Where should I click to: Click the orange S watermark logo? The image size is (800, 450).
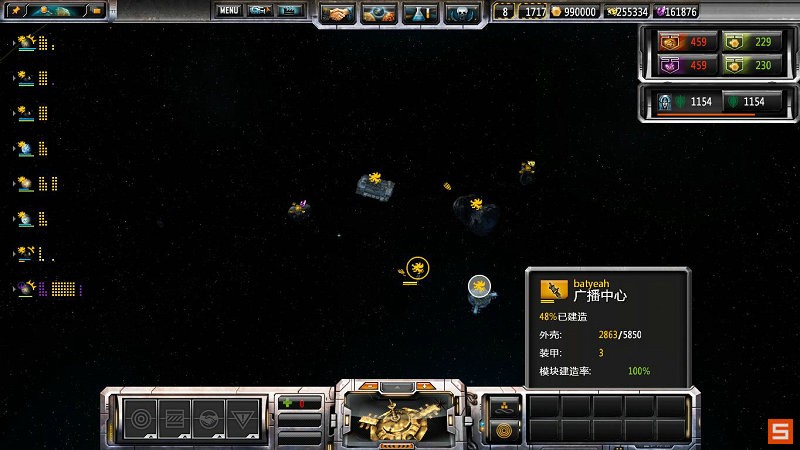[x=780, y=431]
